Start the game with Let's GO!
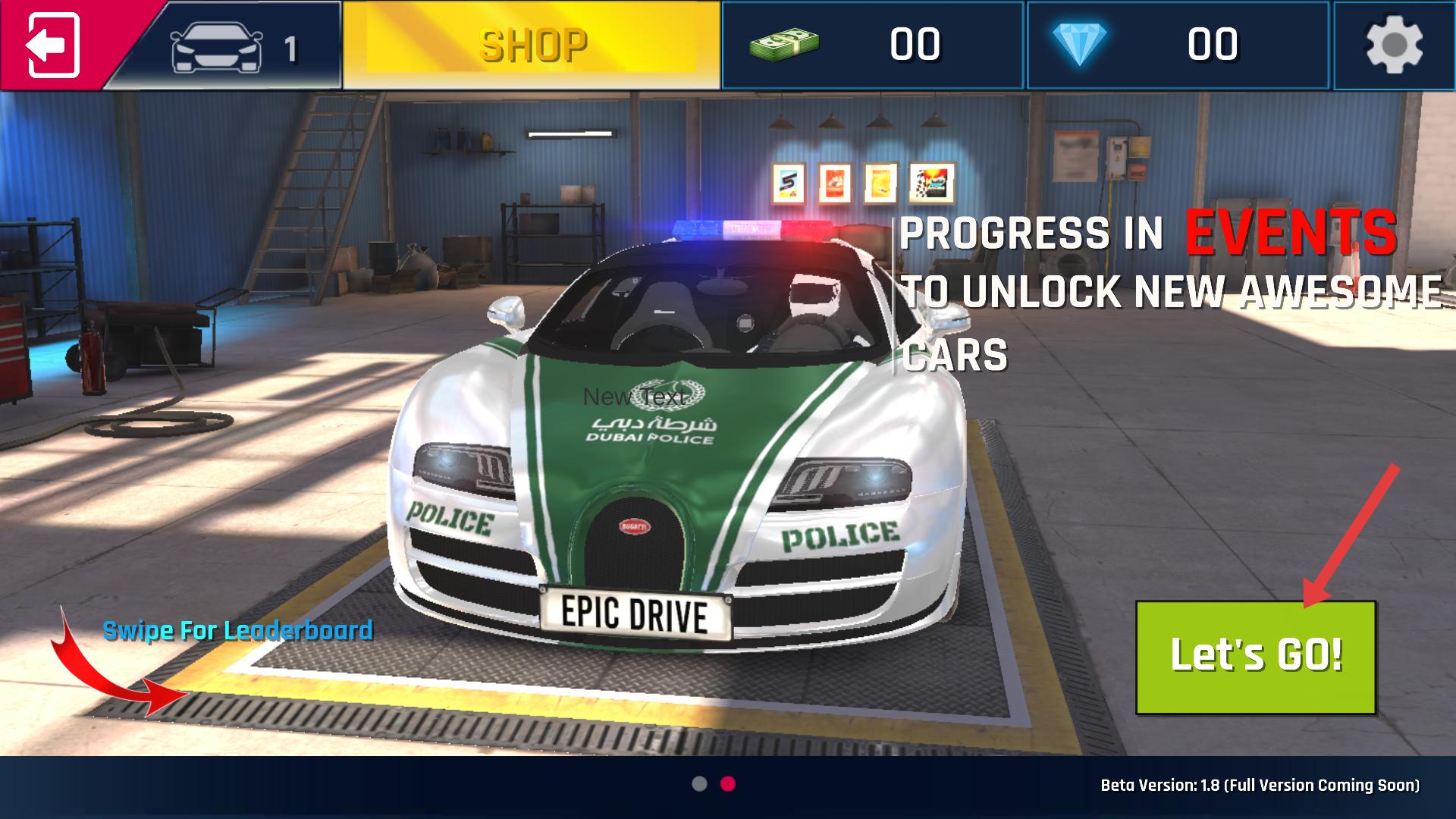Screen dimensions: 1456x819 (1255, 657)
